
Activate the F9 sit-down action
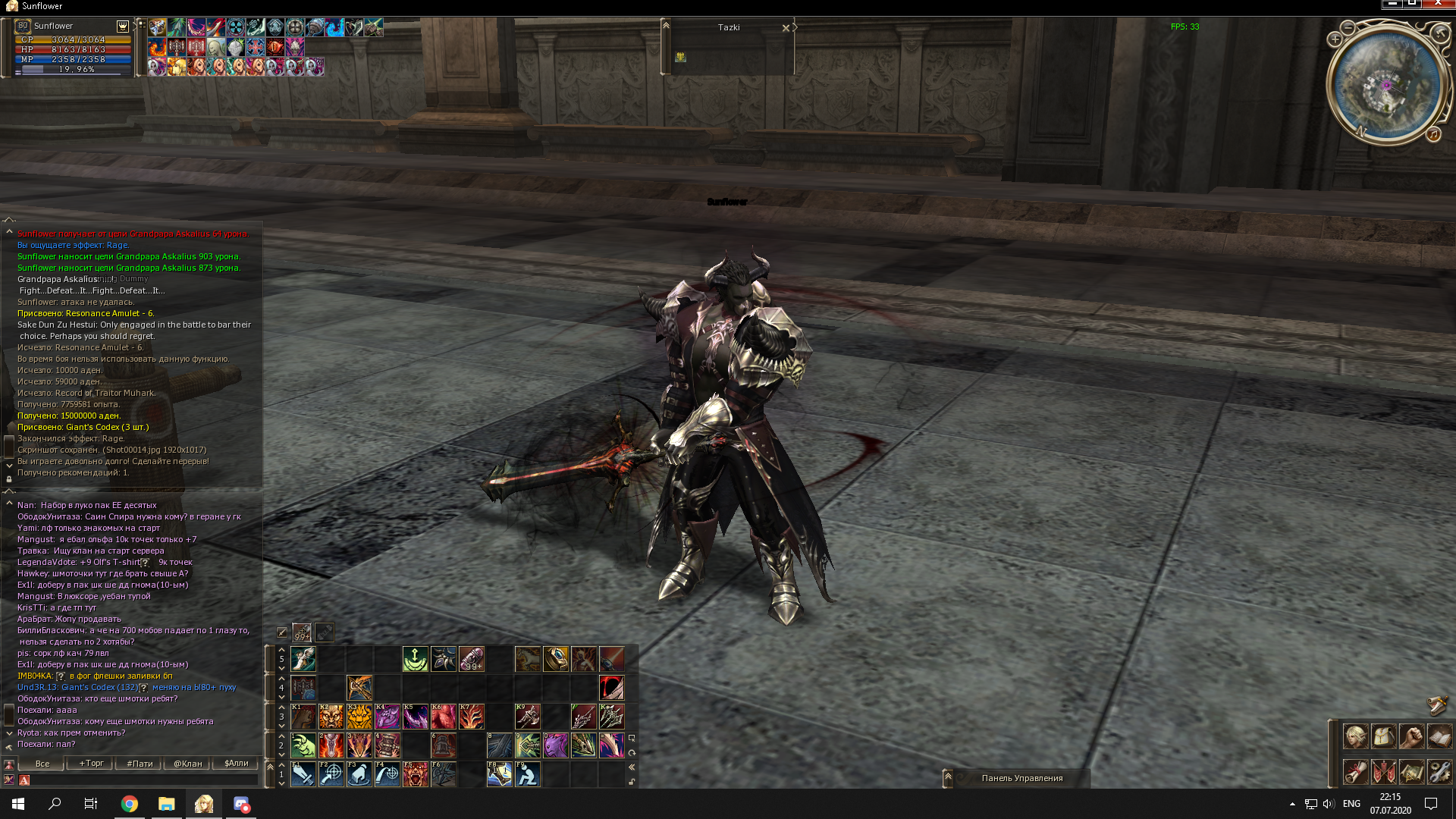coord(527,774)
